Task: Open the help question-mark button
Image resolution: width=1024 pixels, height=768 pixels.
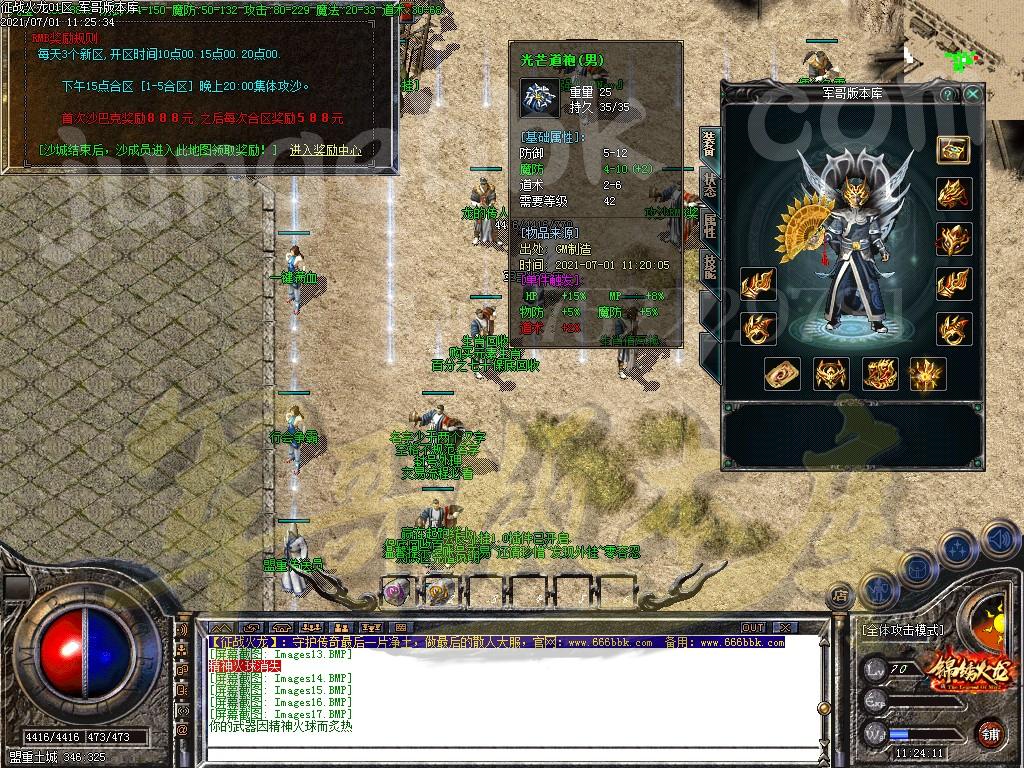Action: [x=947, y=94]
